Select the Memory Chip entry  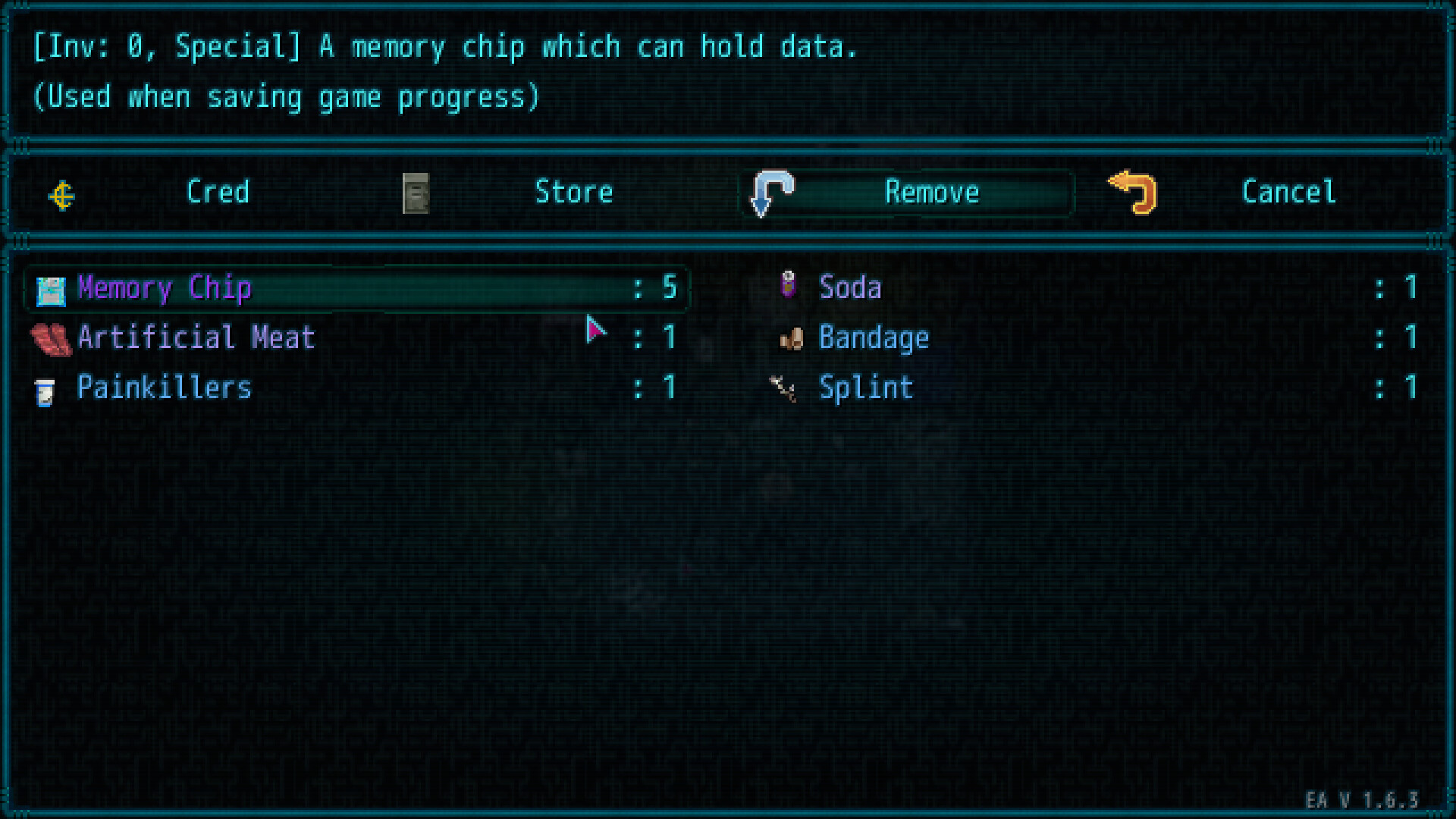pos(165,289)
